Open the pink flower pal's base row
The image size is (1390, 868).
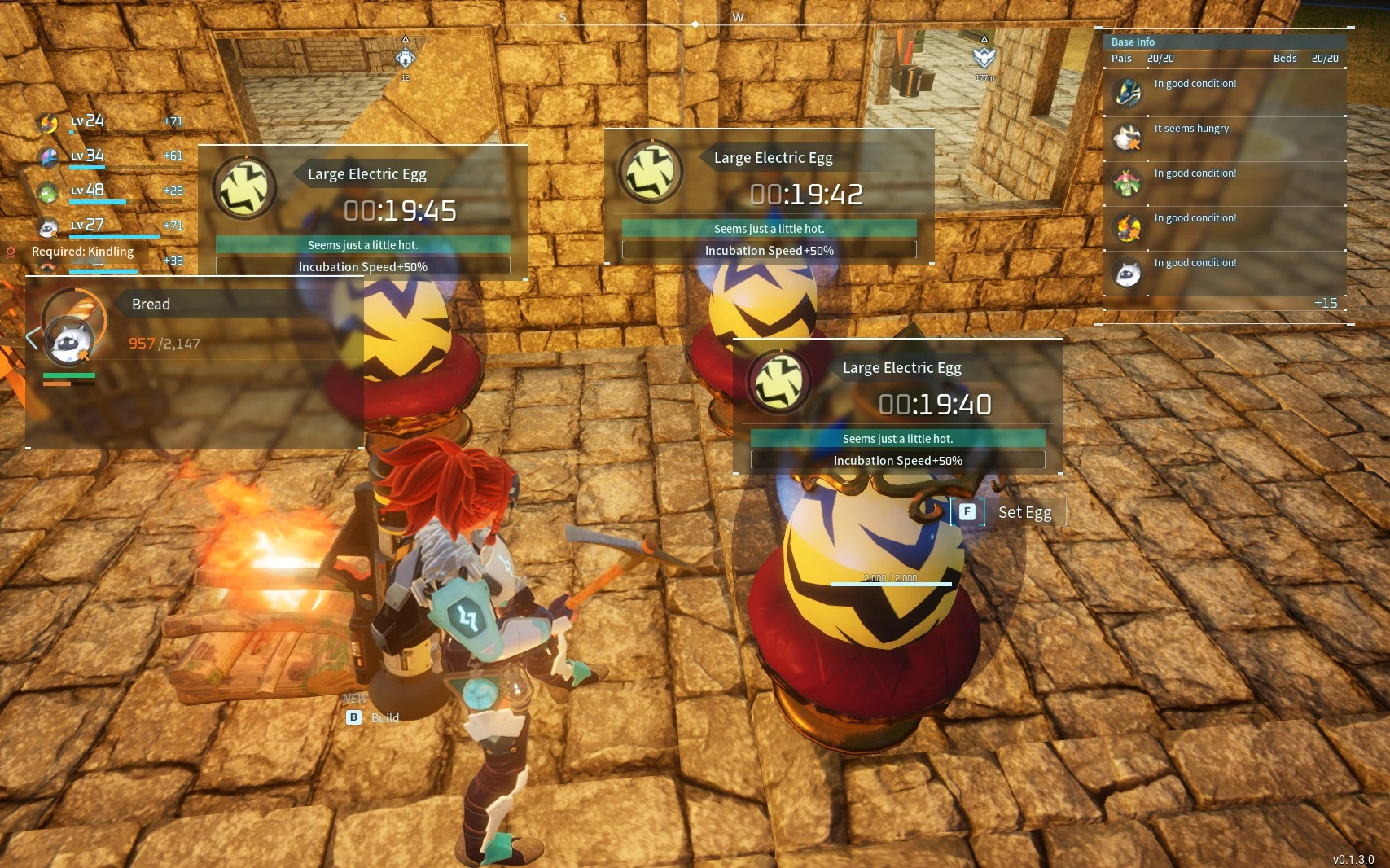pyautogui.click(x=1128, y=182)
